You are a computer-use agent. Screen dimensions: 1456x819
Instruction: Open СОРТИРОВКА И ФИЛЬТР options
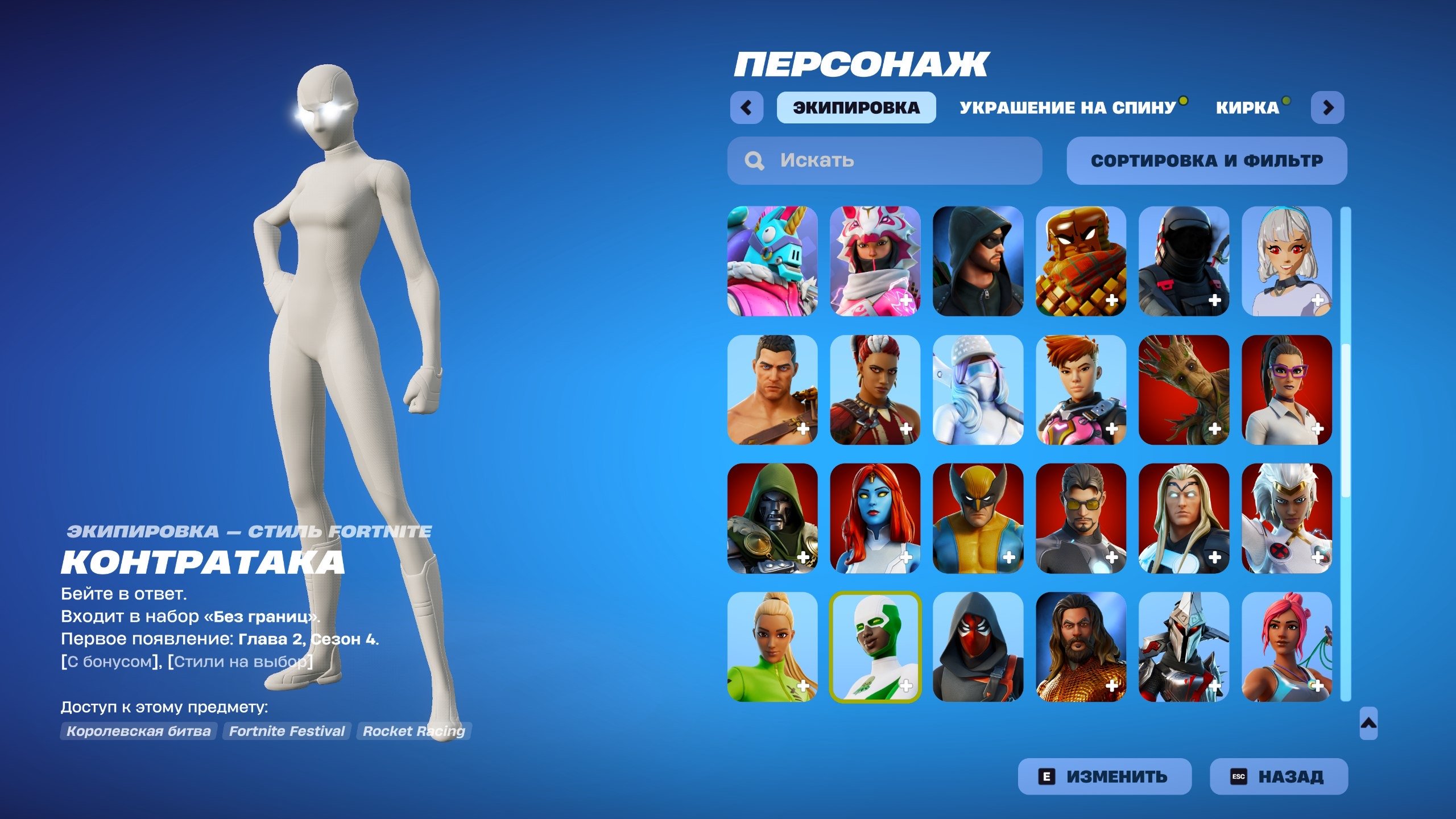[x=1209, y=160]
